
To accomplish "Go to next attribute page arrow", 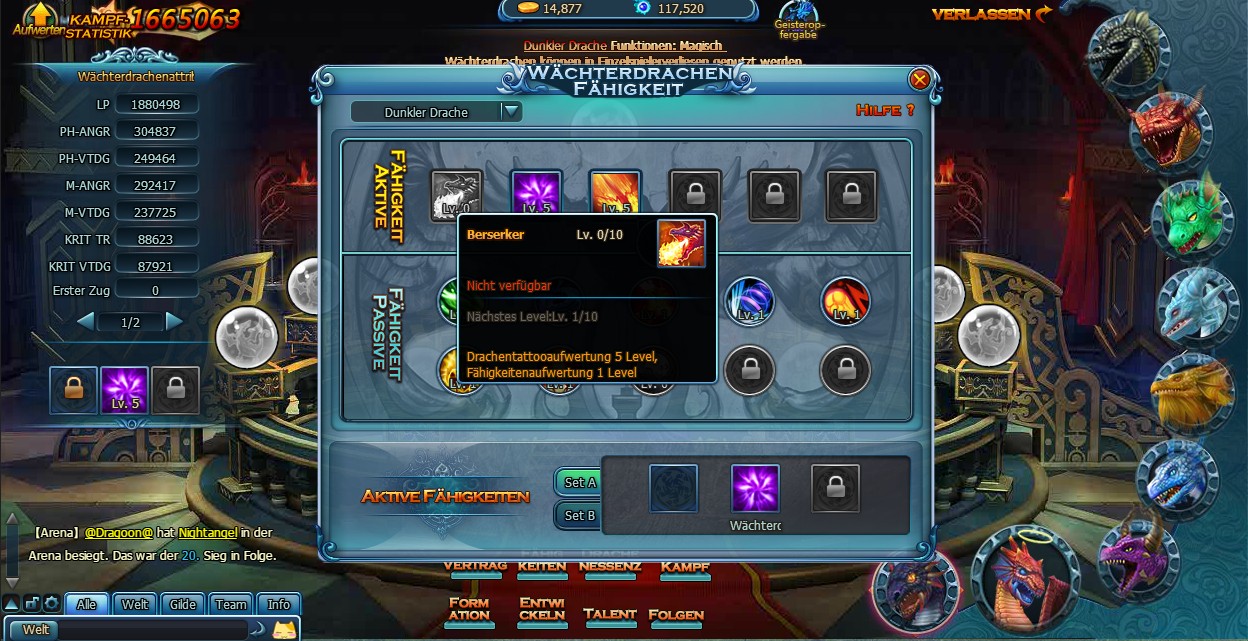I will tap(174, 322).
